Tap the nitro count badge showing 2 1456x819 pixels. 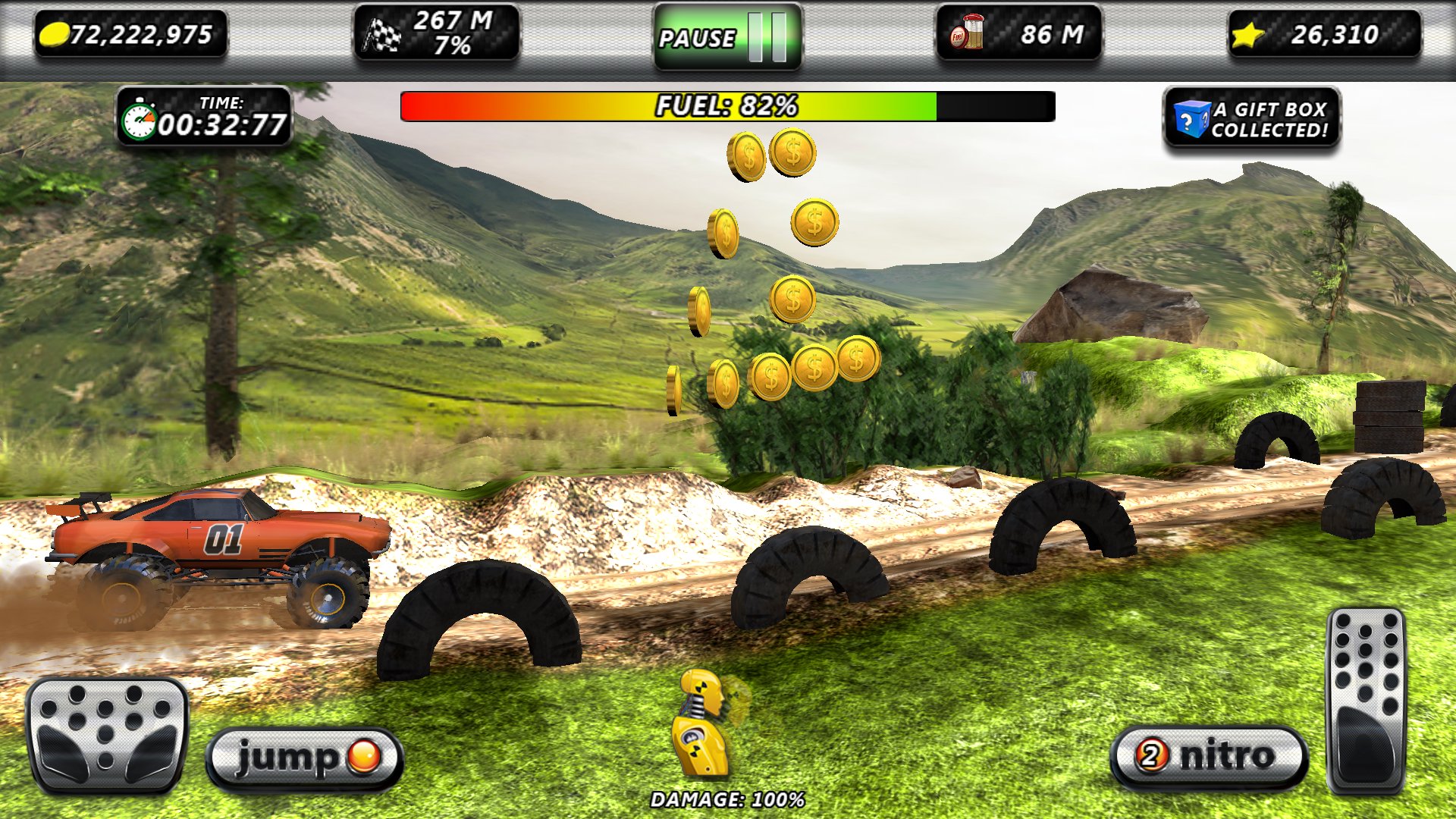tap(1151, 753)
